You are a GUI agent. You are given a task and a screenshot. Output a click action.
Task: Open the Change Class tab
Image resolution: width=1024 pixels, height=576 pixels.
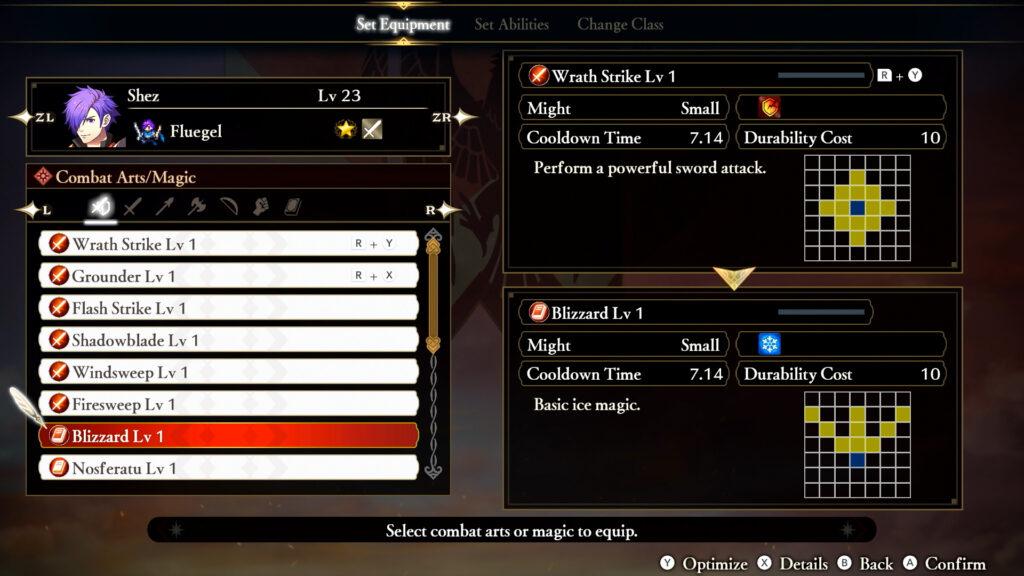(x=620, y=24)
